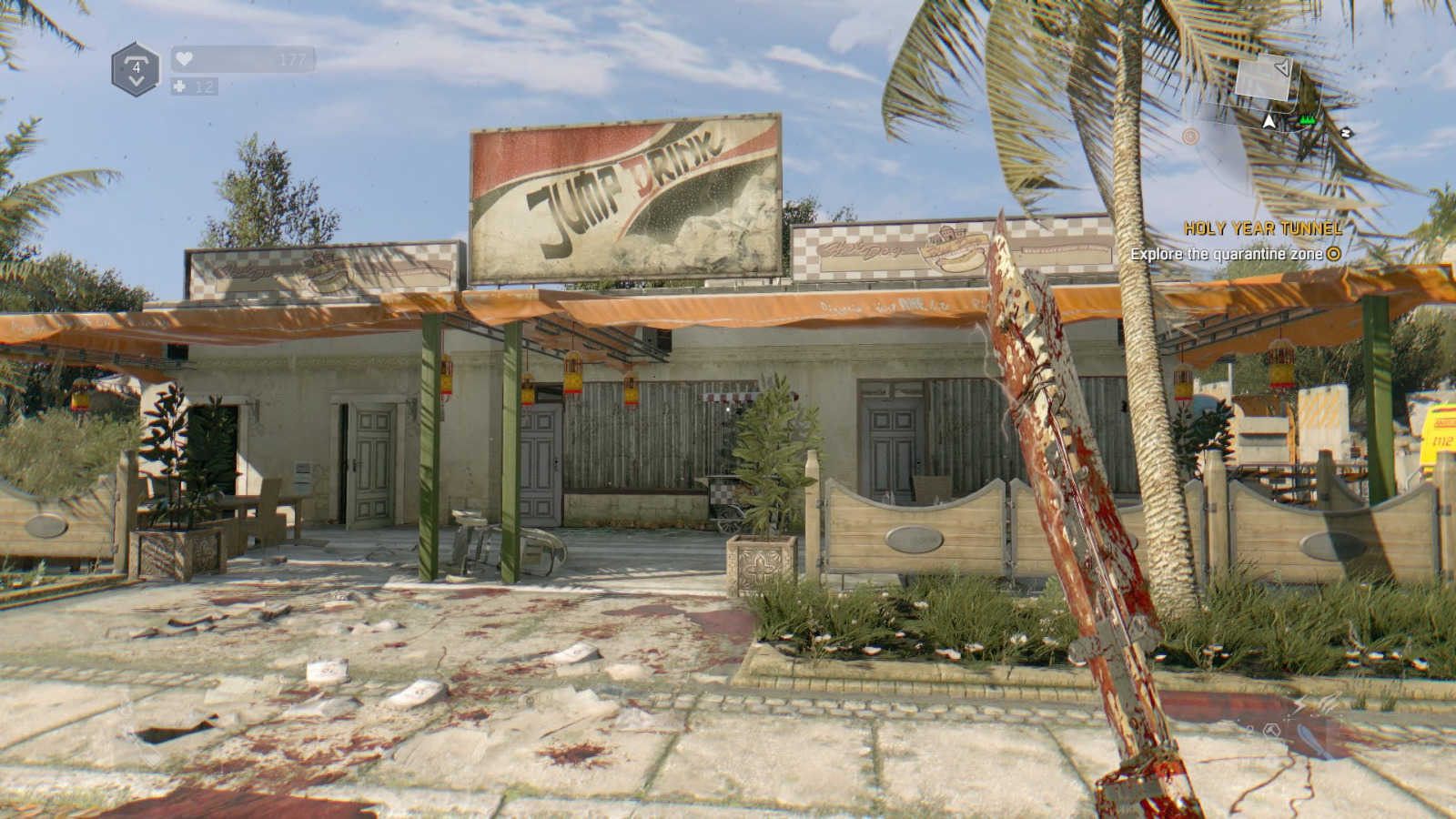Click the number 2 beside the hammer icon
Screen dimensions: 1456x819
click(x=1250, y=731)
